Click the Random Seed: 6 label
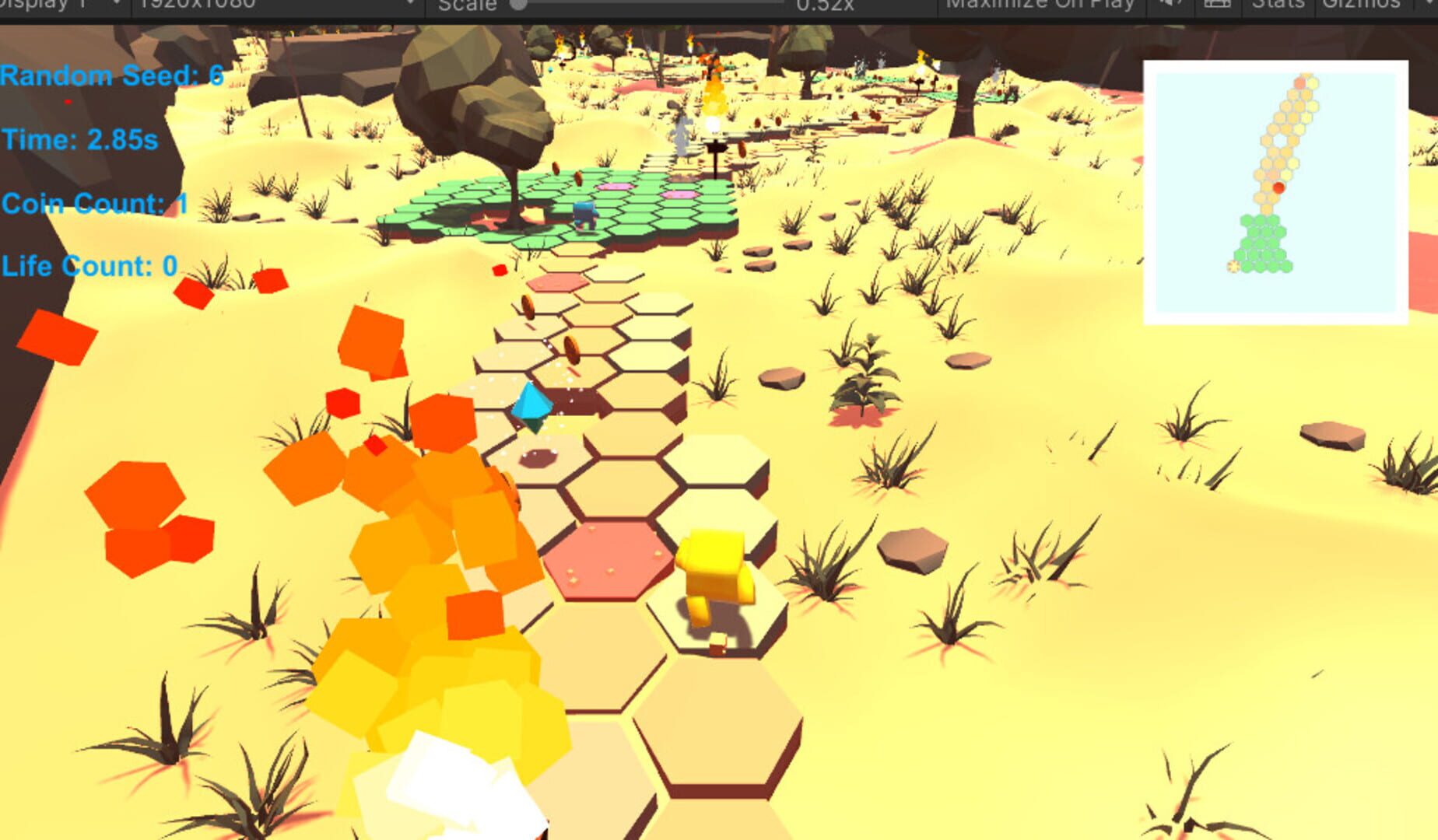The width and height of the screenshot is (1438, 840). coord(109,77)
